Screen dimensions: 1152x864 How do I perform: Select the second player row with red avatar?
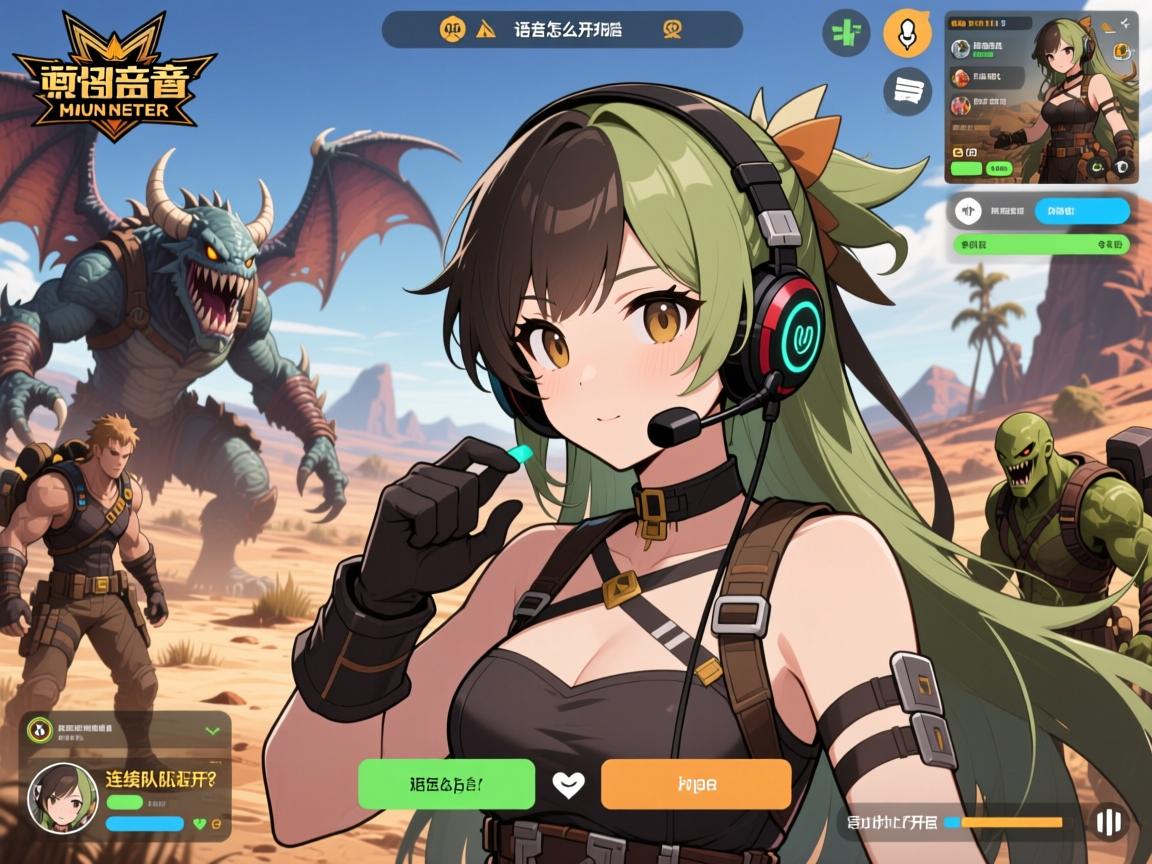986,77
